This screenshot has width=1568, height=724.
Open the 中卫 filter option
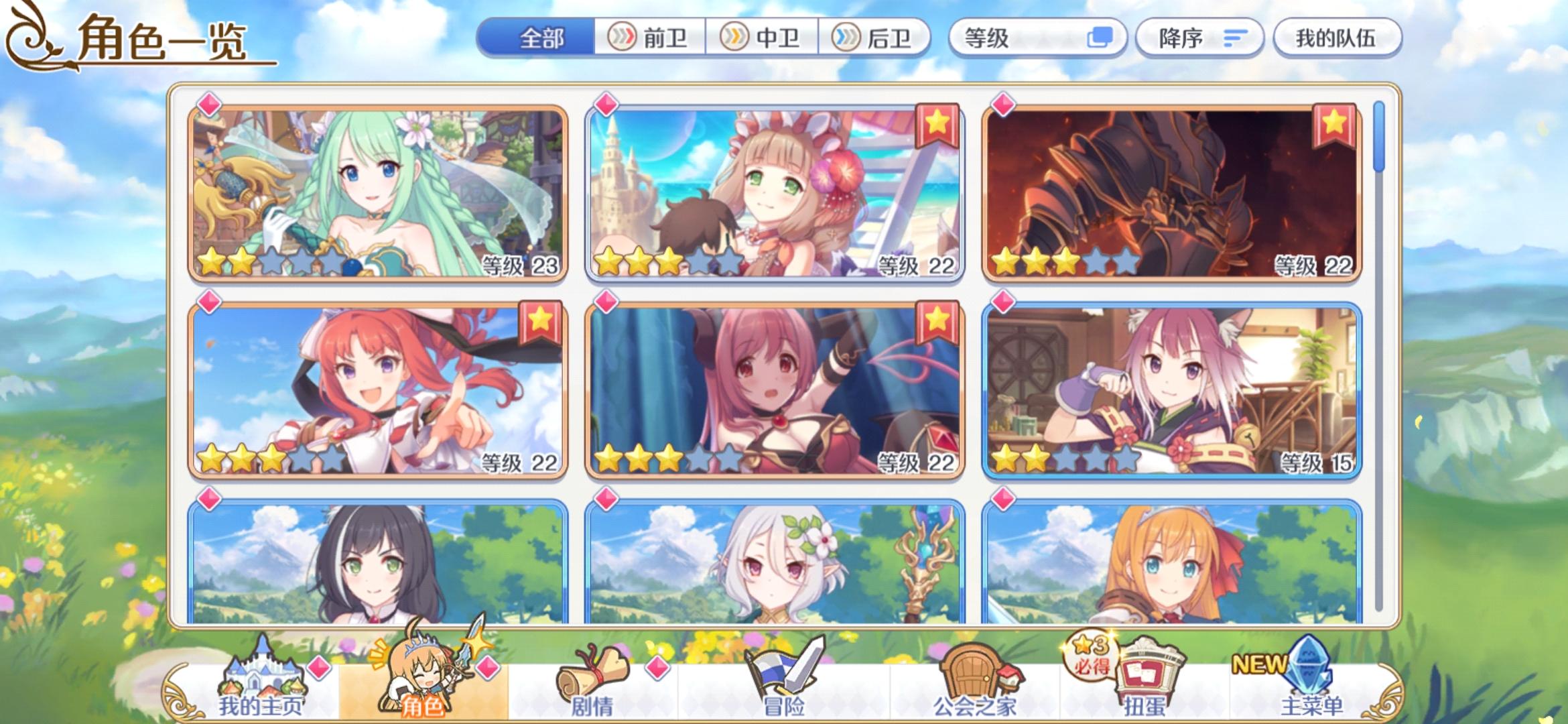(768, 38)
